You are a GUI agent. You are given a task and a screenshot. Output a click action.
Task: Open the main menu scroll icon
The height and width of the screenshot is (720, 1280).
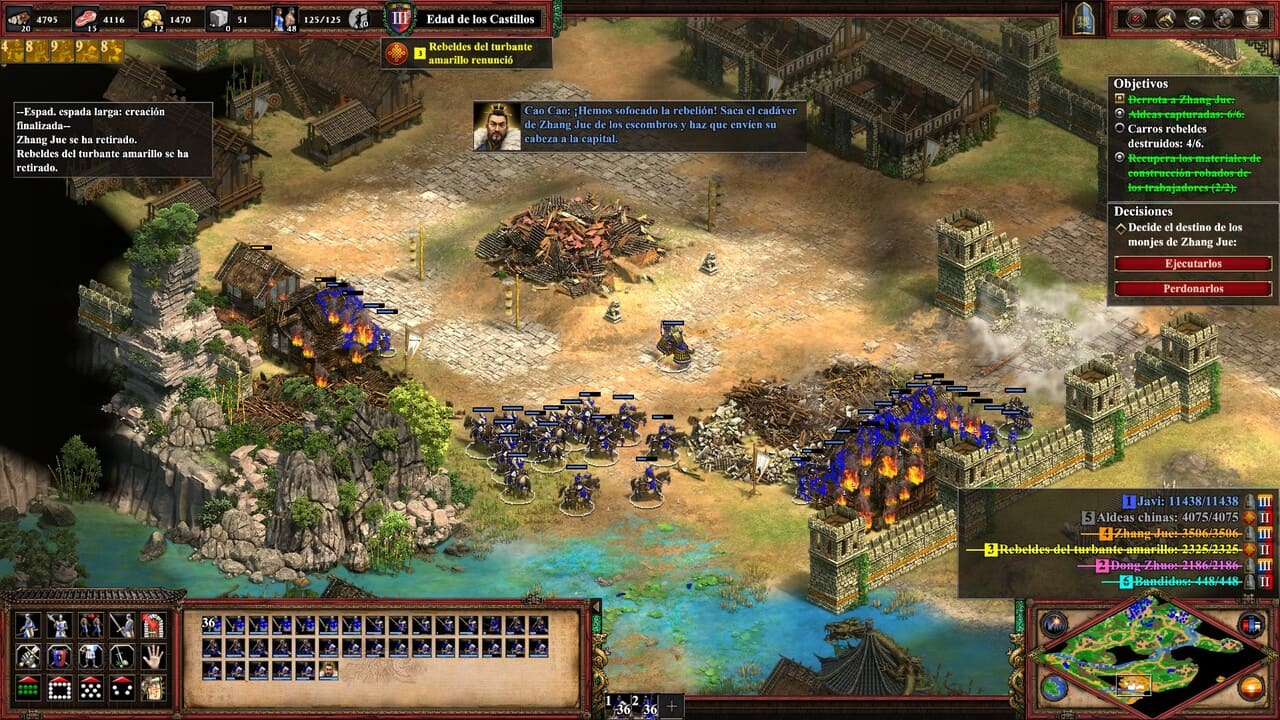[1252, 18]
